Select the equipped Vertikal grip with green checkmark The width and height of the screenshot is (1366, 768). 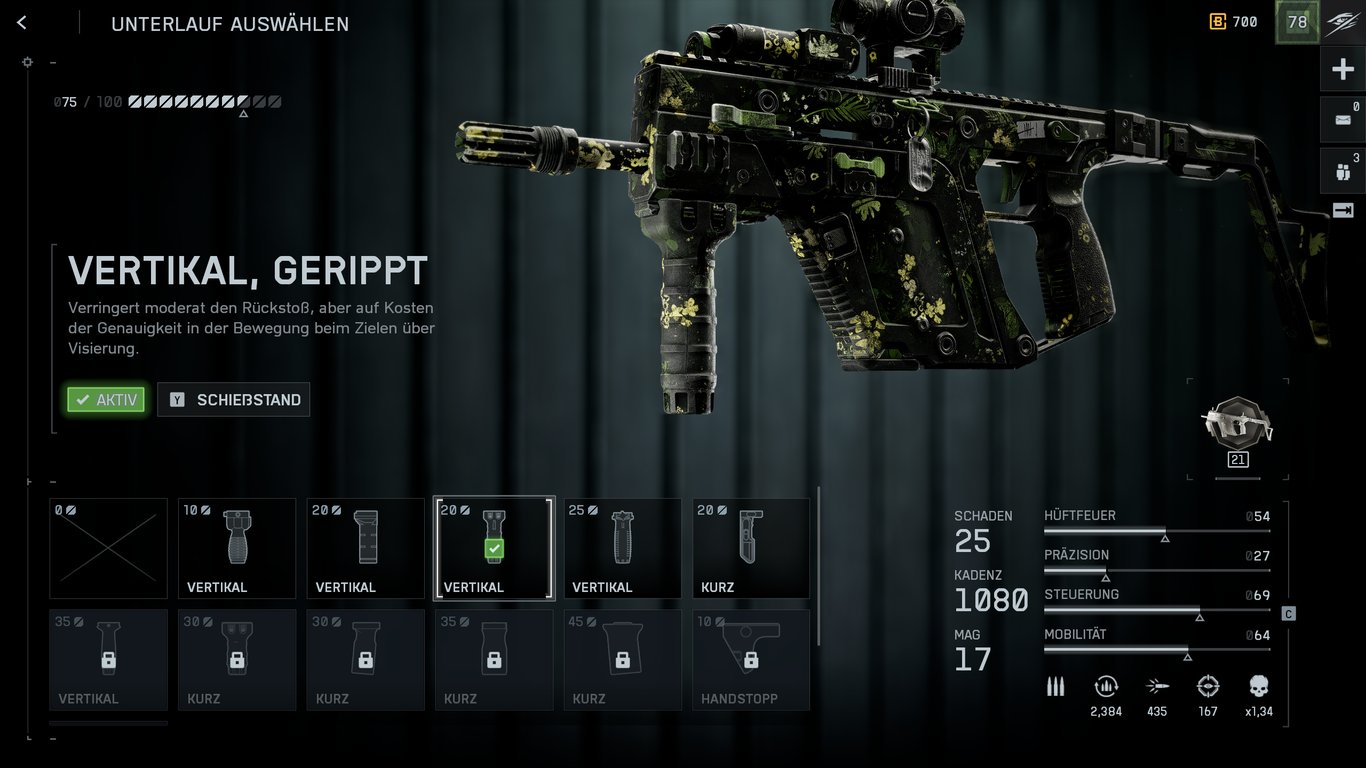494,548
